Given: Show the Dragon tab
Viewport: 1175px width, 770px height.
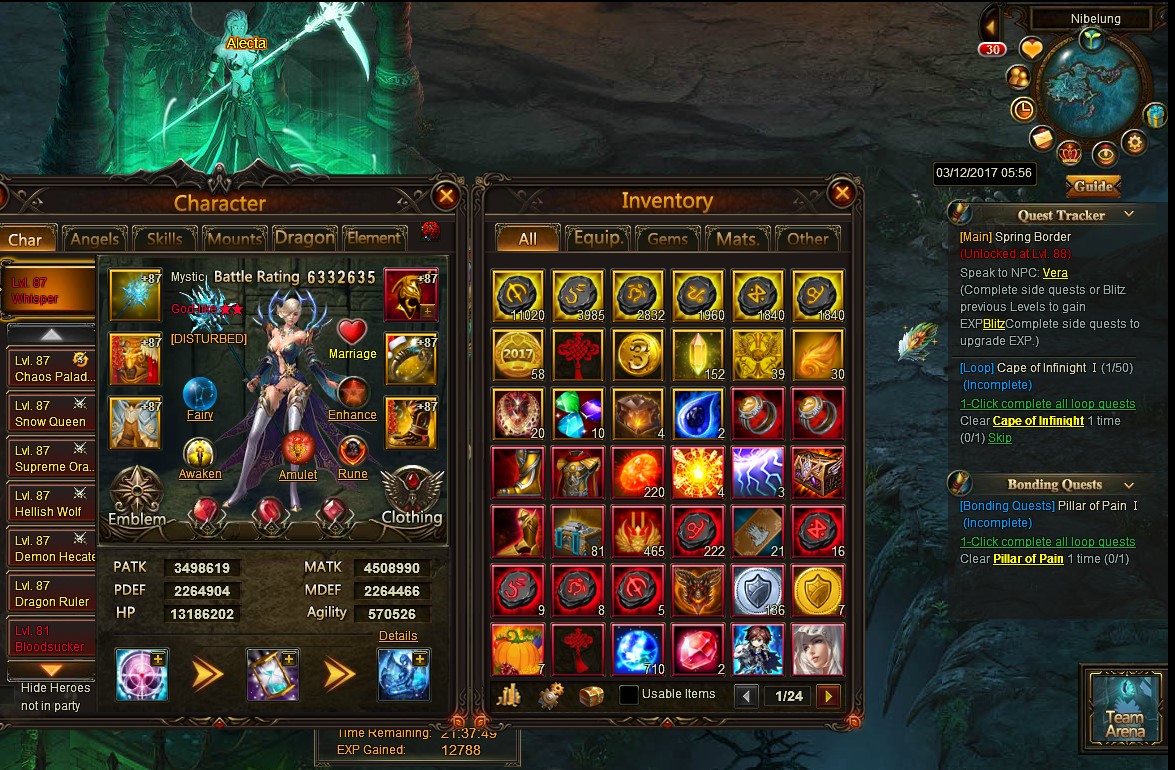Looking at the screenshot, I should [x=305, y=238].
